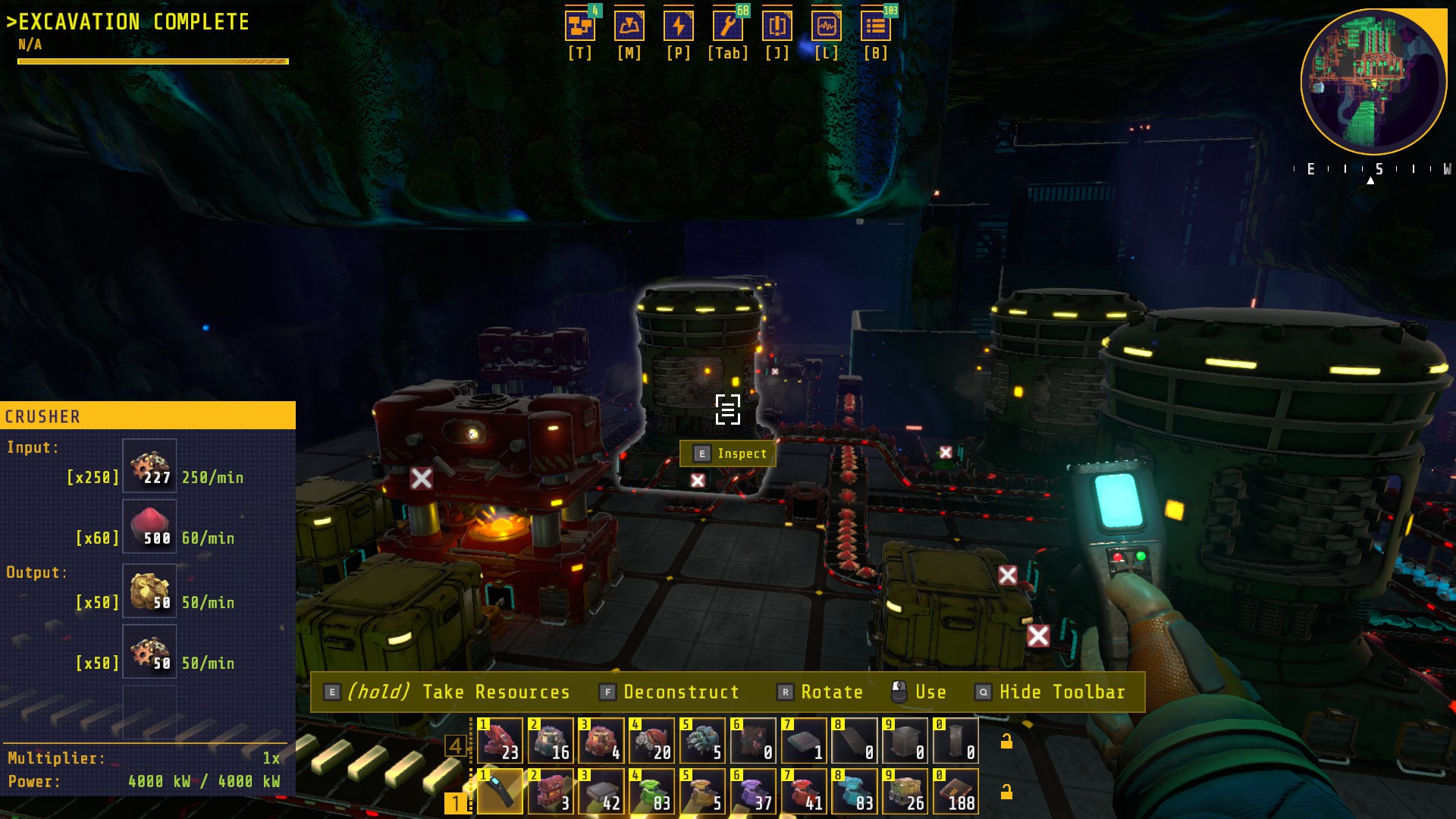Open the lightning bolt power panel

[679, 27]
